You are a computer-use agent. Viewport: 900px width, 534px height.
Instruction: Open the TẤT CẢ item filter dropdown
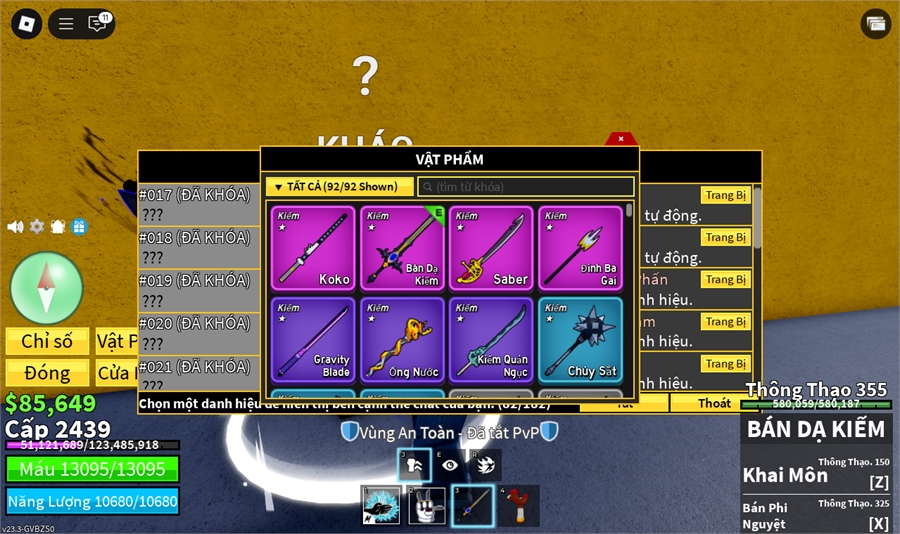[339, 186]
